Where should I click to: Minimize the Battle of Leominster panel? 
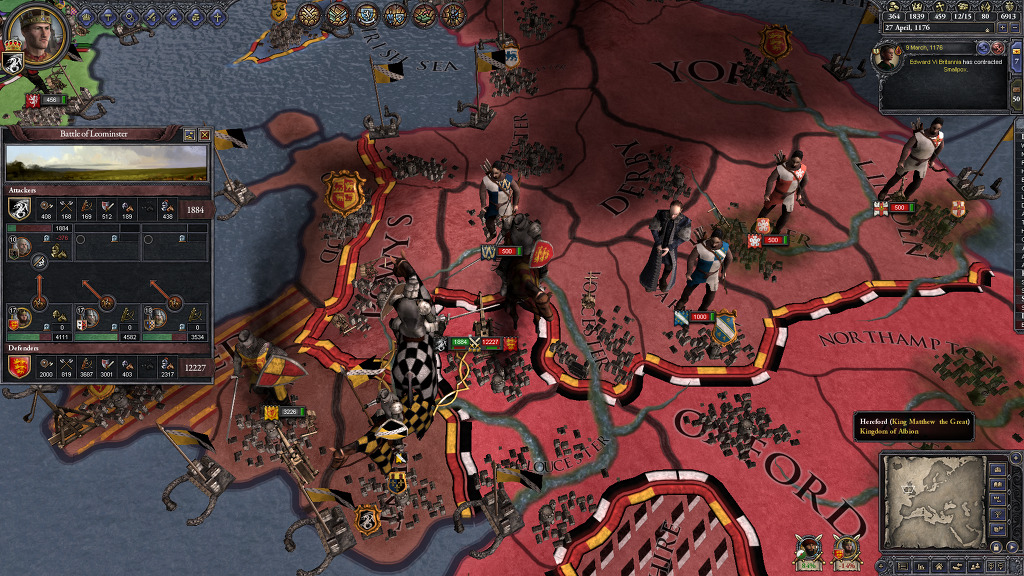coord(190,134)
